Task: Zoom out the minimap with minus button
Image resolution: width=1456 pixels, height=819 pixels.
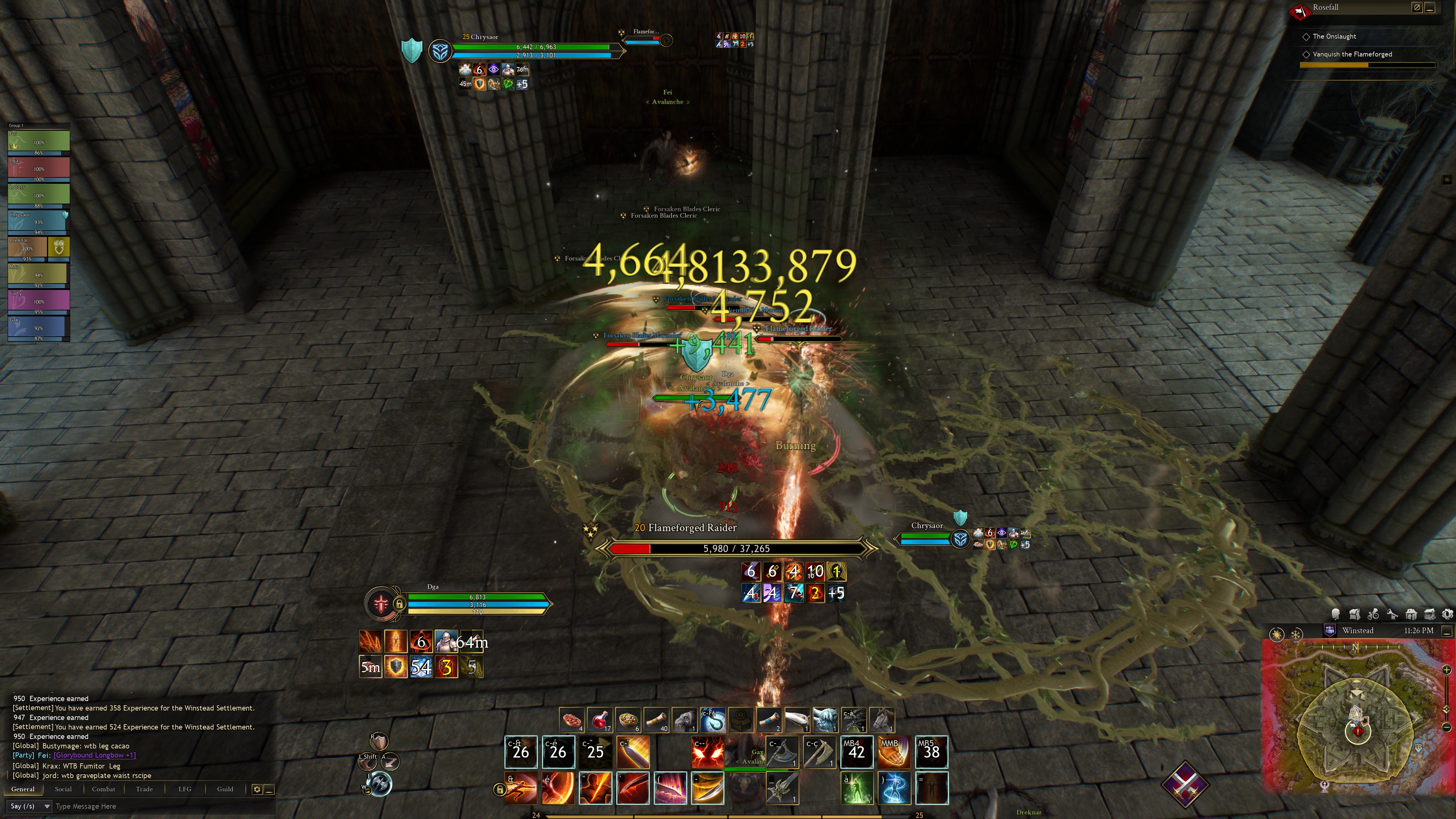Action: point(1446,727)
